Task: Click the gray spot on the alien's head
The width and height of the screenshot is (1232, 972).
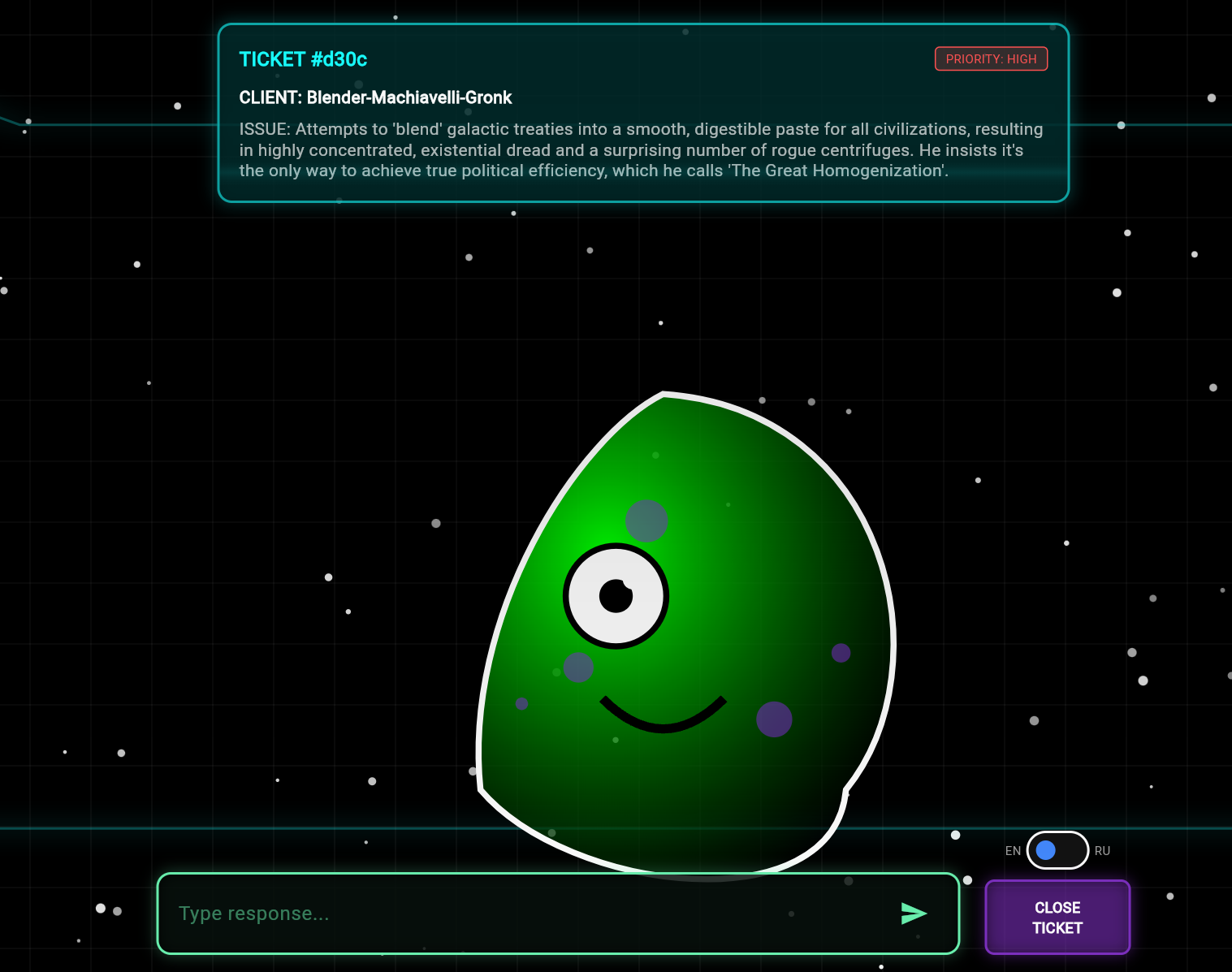Action: [x=646, y=521]
